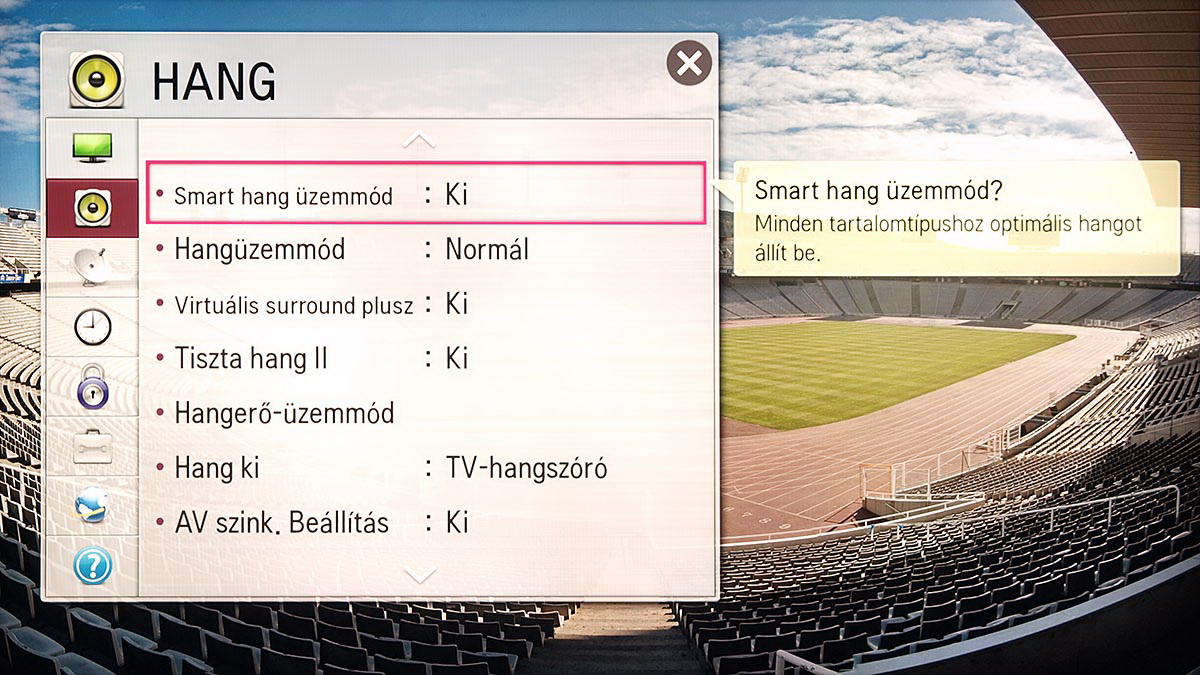The image size is (1200, 675).
Task: Open the Hangüzemmód setting
Action: 427,249
